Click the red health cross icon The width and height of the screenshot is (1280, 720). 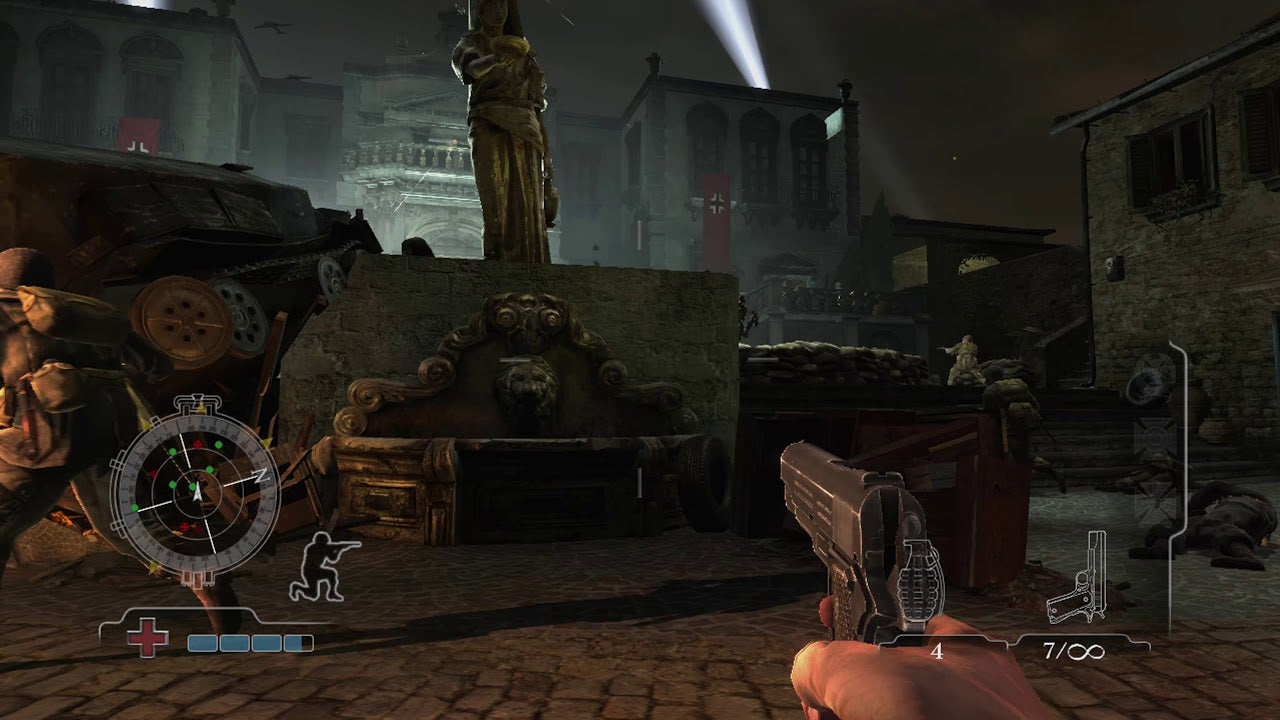click(147, 637)
